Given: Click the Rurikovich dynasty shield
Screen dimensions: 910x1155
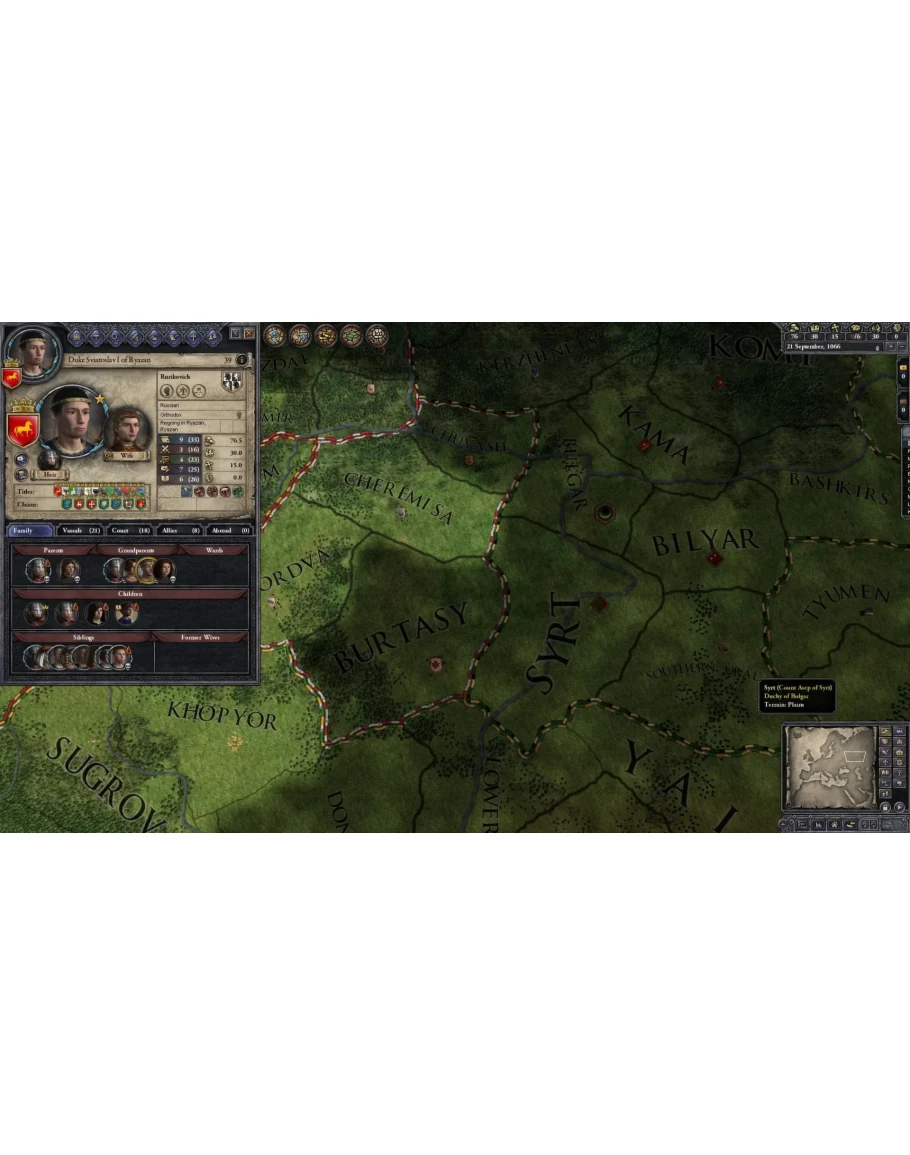Looking at the screenshot, I should pyautogui.click(x=231, y=382).
